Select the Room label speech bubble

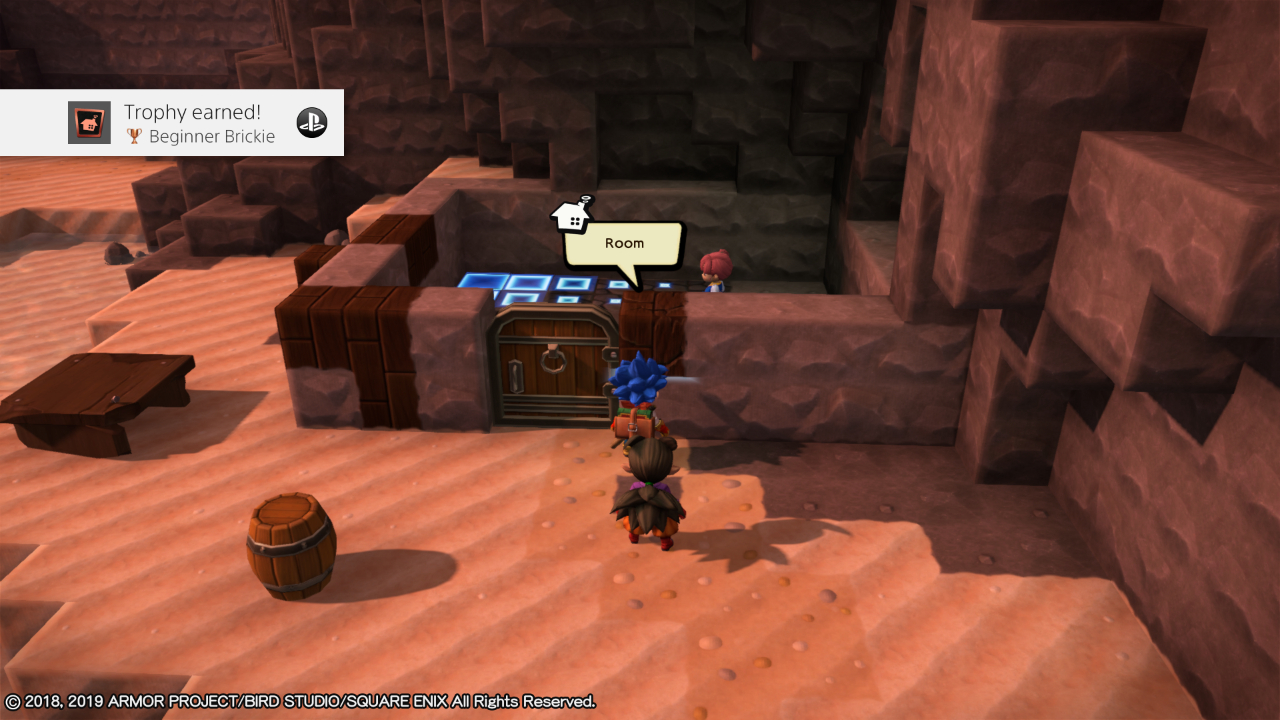coord(624,244)
